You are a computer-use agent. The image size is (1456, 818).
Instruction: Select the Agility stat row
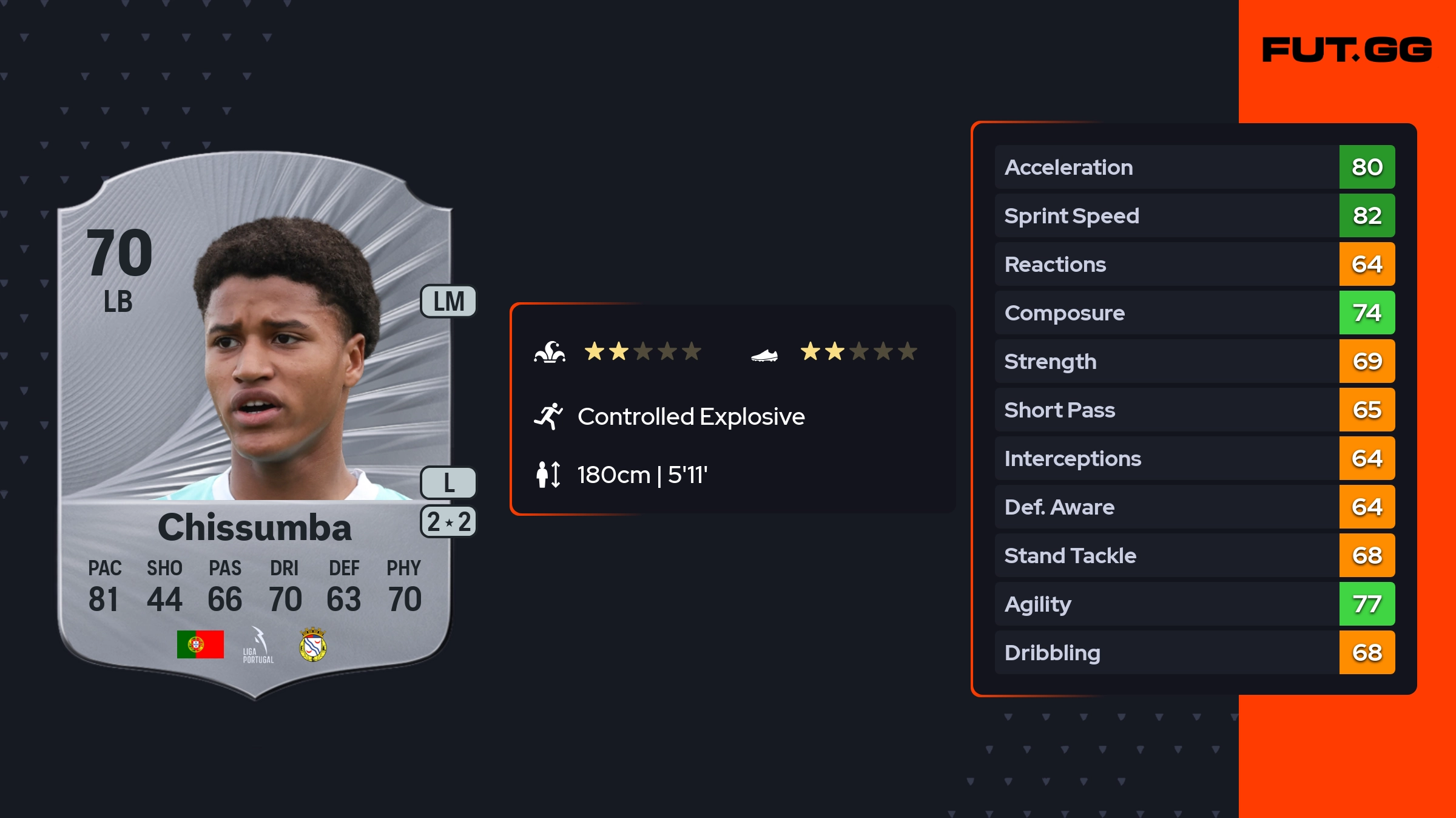point(1194,604)
